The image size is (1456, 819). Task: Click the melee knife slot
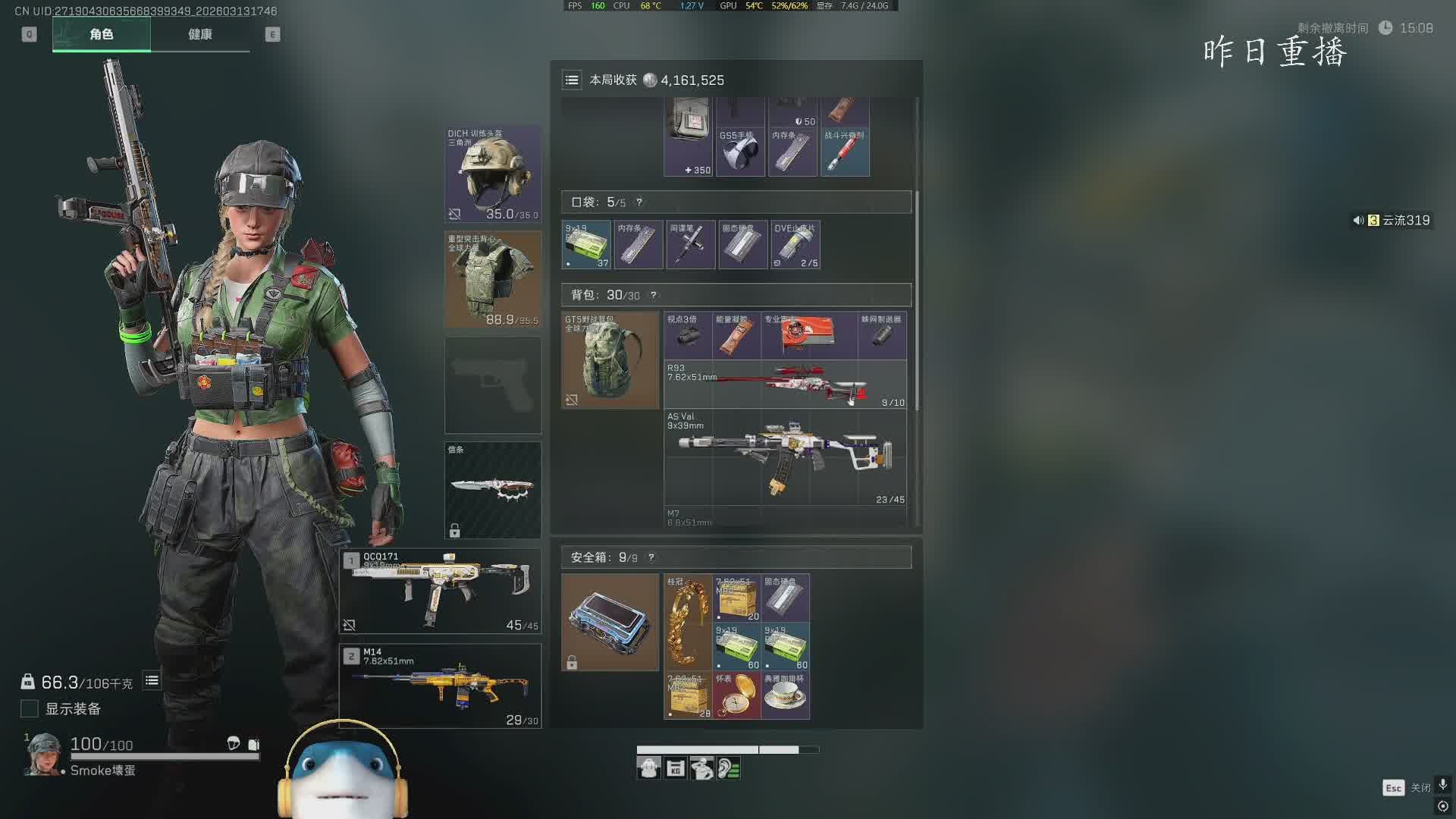[x=493, y=490]
